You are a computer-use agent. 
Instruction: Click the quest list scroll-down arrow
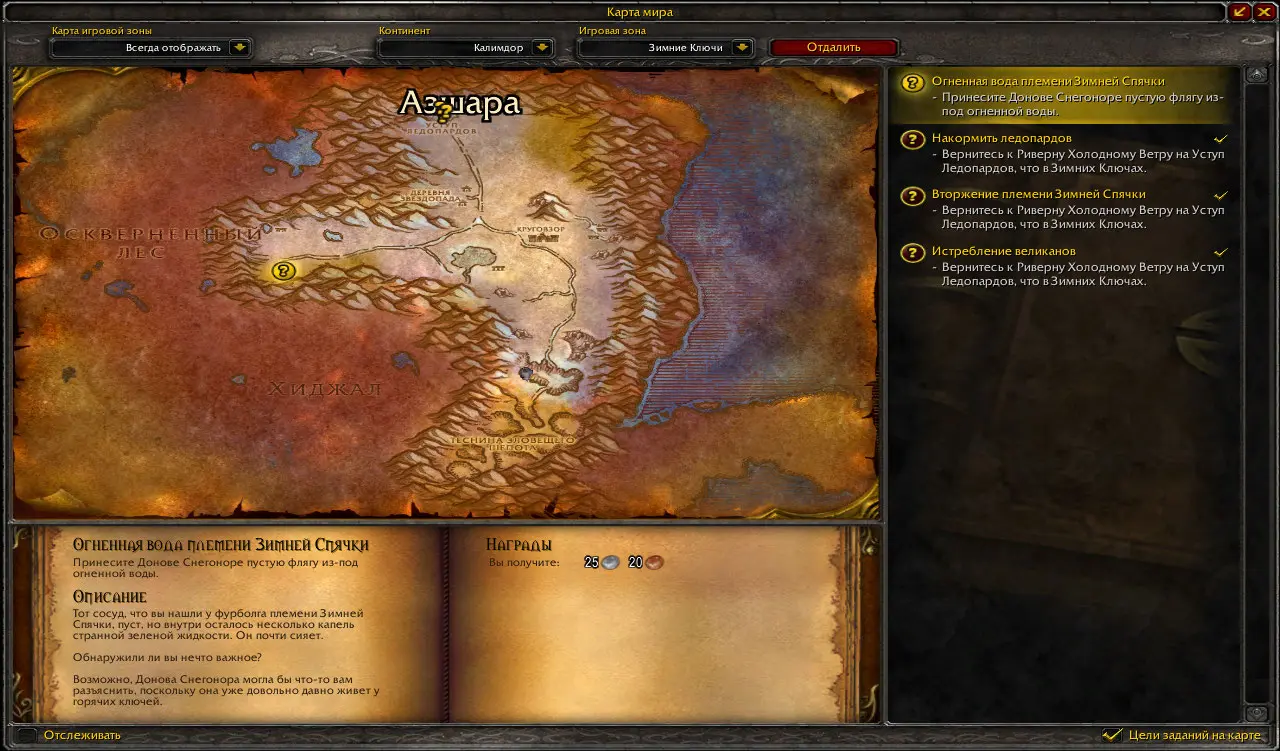(1256, 713)
